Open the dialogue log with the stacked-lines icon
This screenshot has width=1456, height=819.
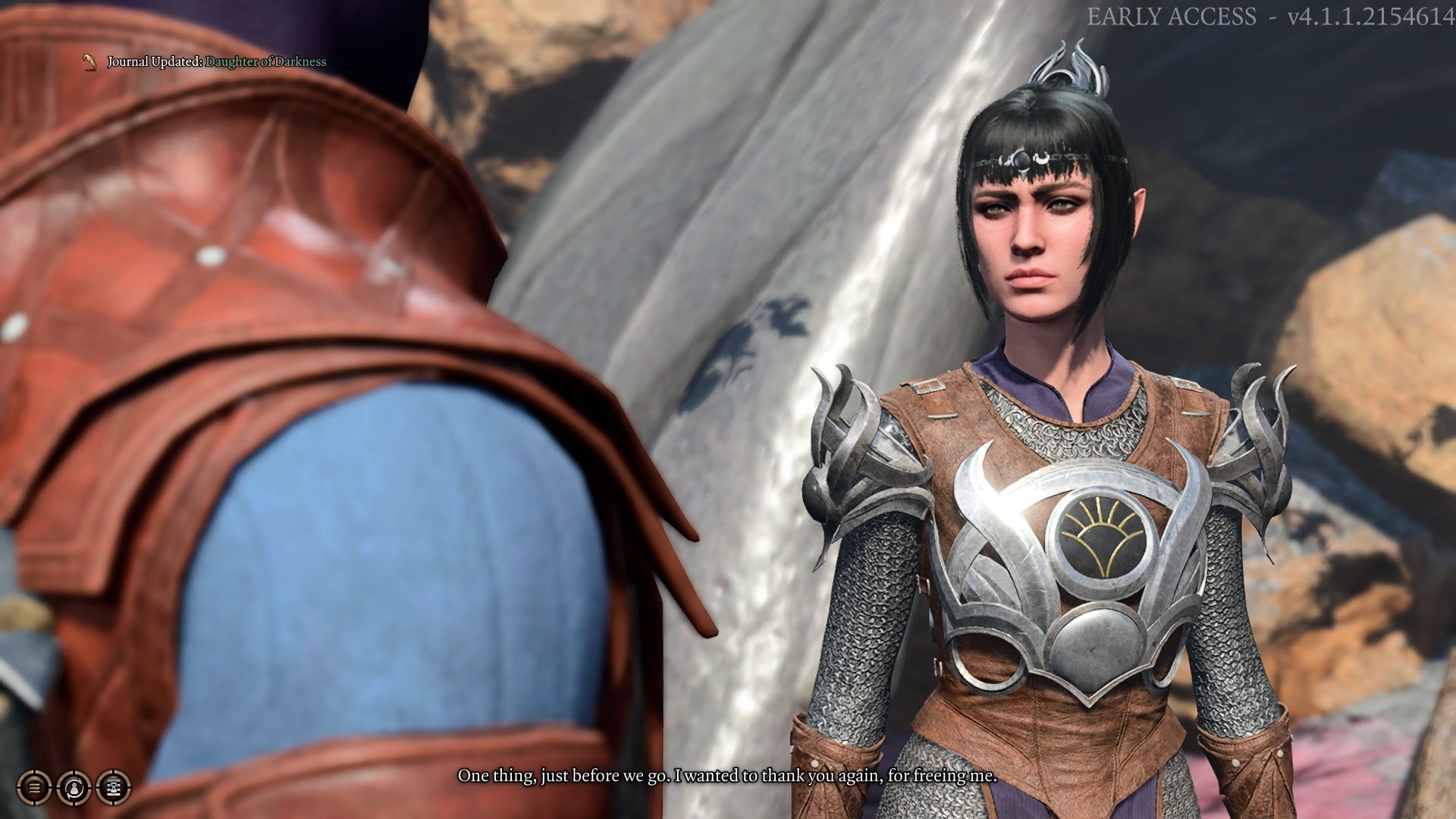pos(35,787)
